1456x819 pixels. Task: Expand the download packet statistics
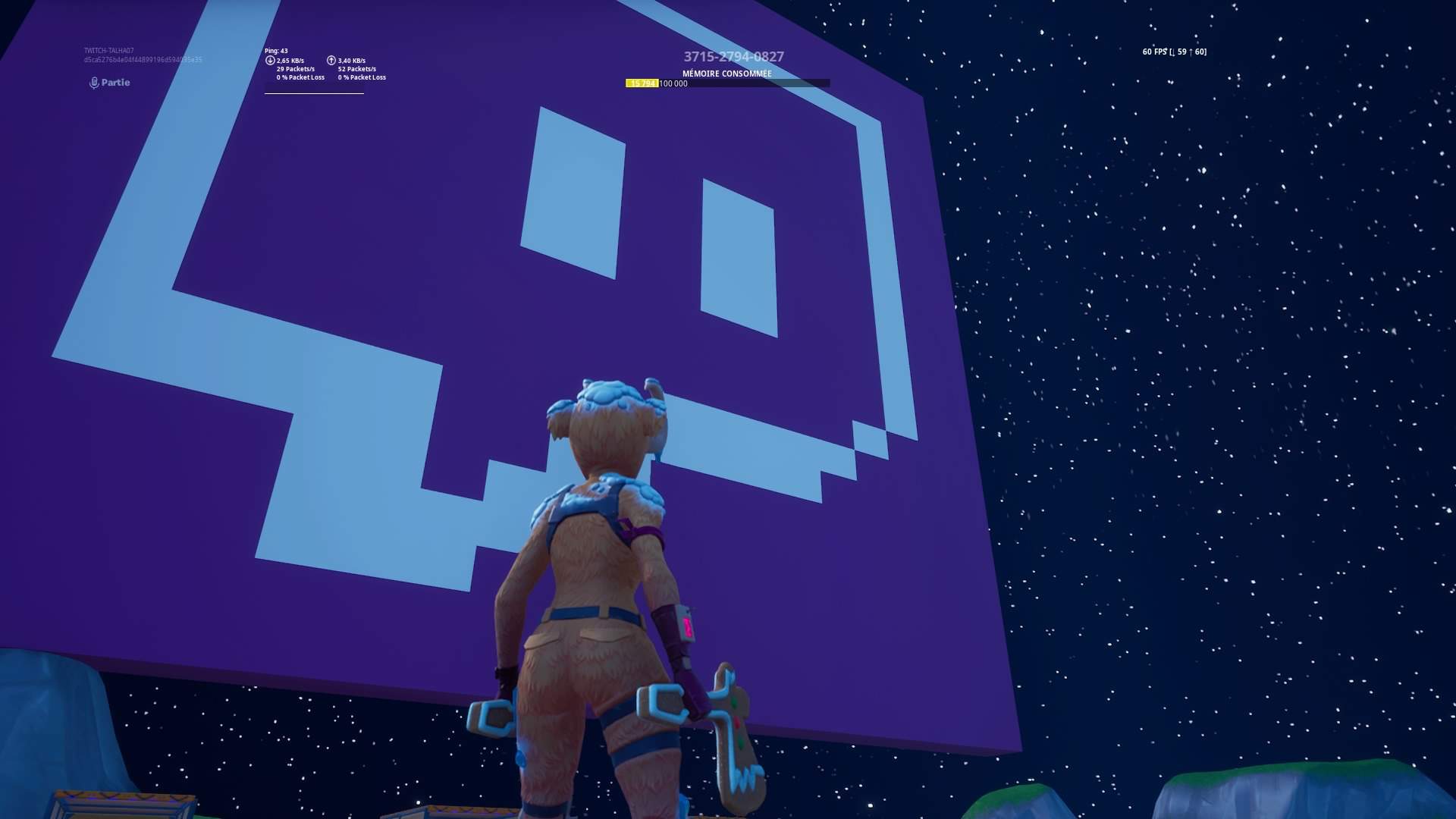(297, 70)
